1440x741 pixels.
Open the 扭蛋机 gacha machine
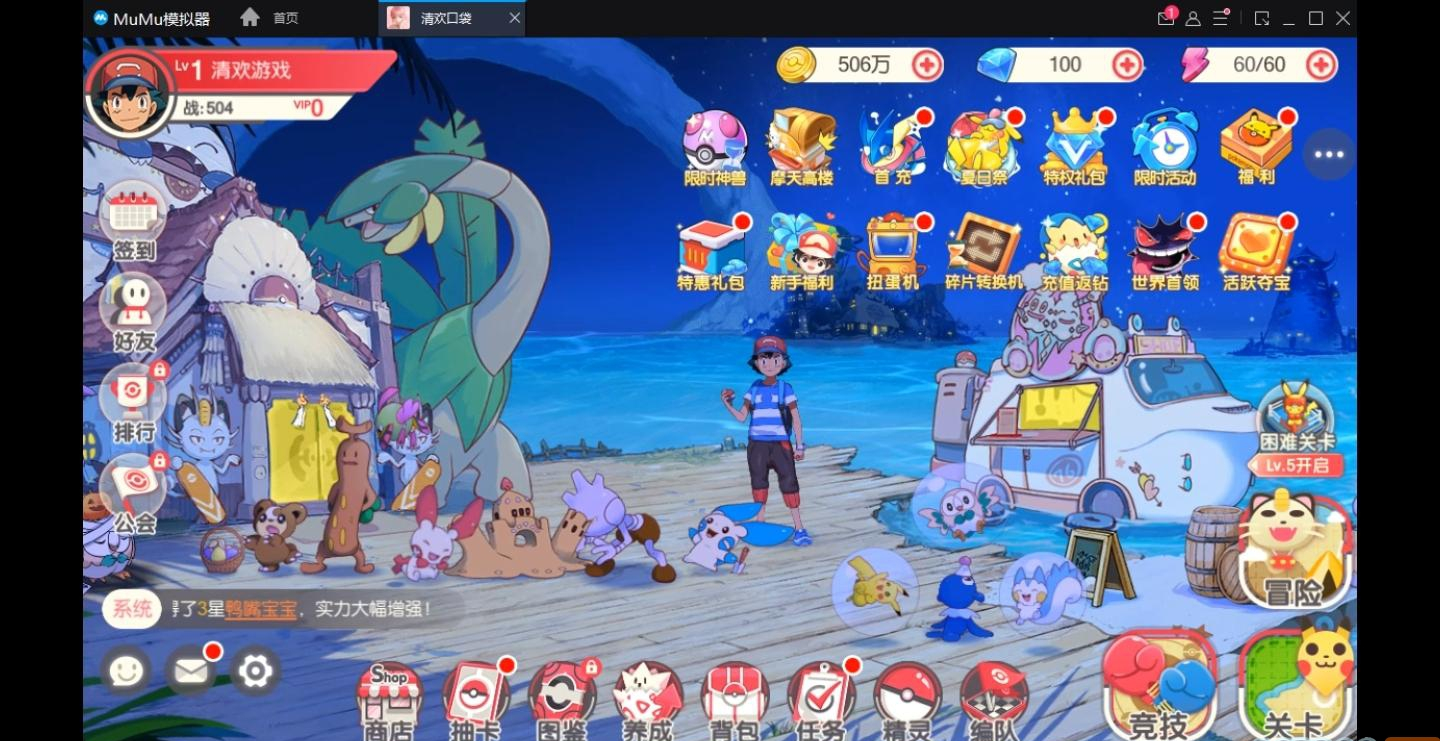892,250
